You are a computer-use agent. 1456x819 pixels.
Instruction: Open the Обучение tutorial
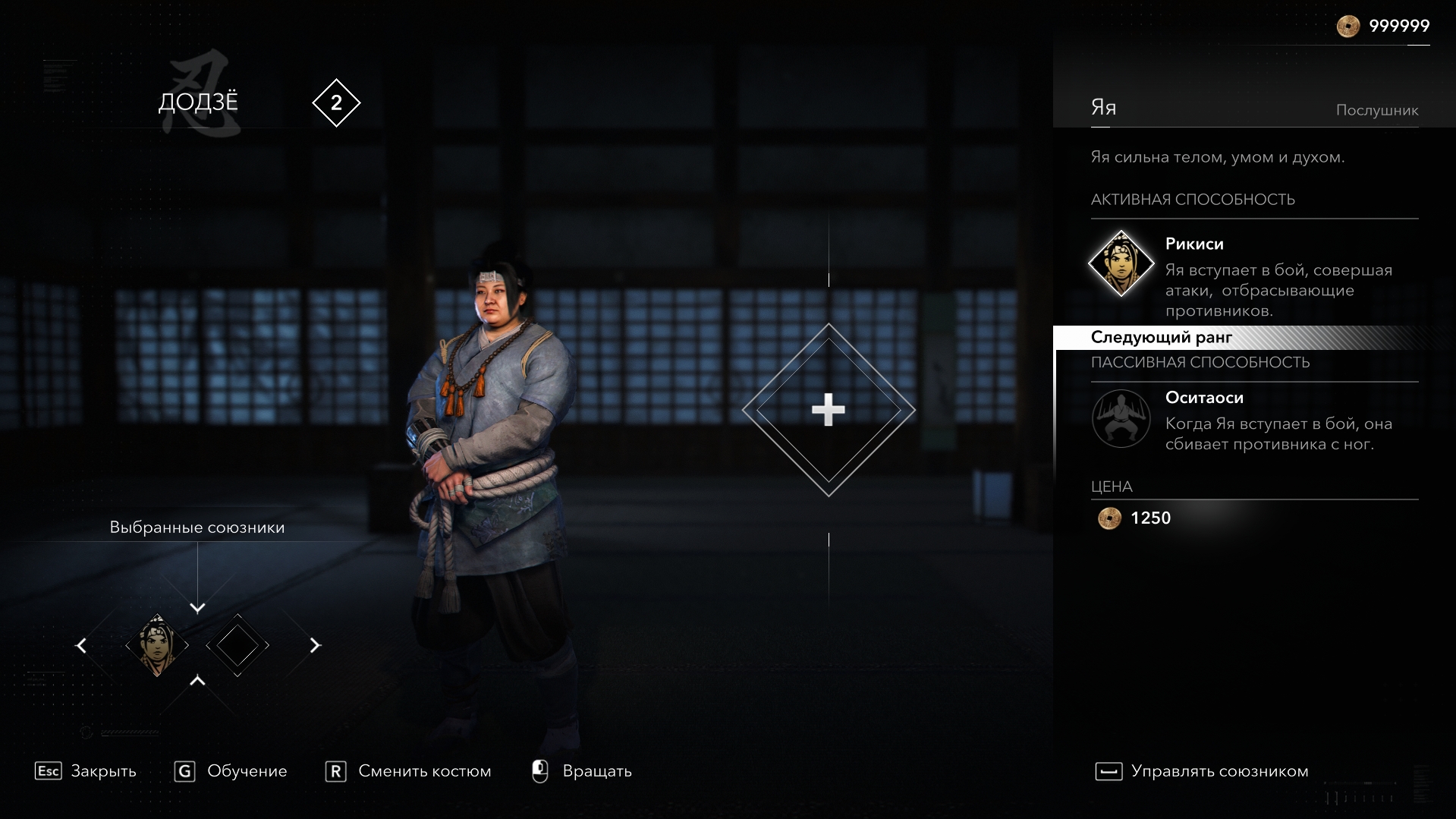tap(231, 771)
